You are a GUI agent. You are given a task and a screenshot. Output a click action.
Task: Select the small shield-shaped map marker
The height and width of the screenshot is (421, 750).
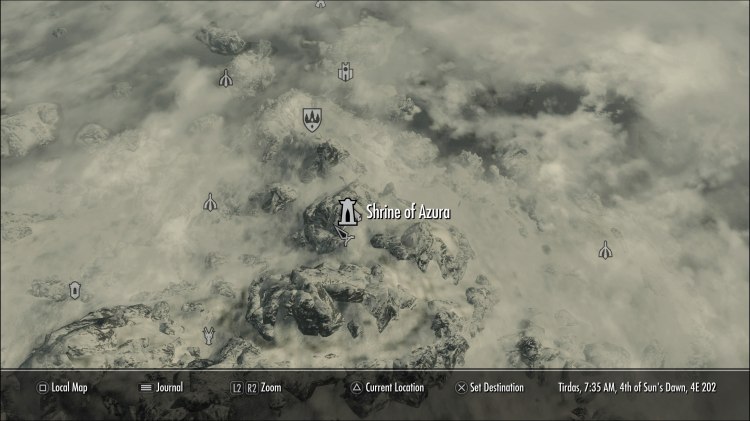pyautogui.click(x=74, y=290)
